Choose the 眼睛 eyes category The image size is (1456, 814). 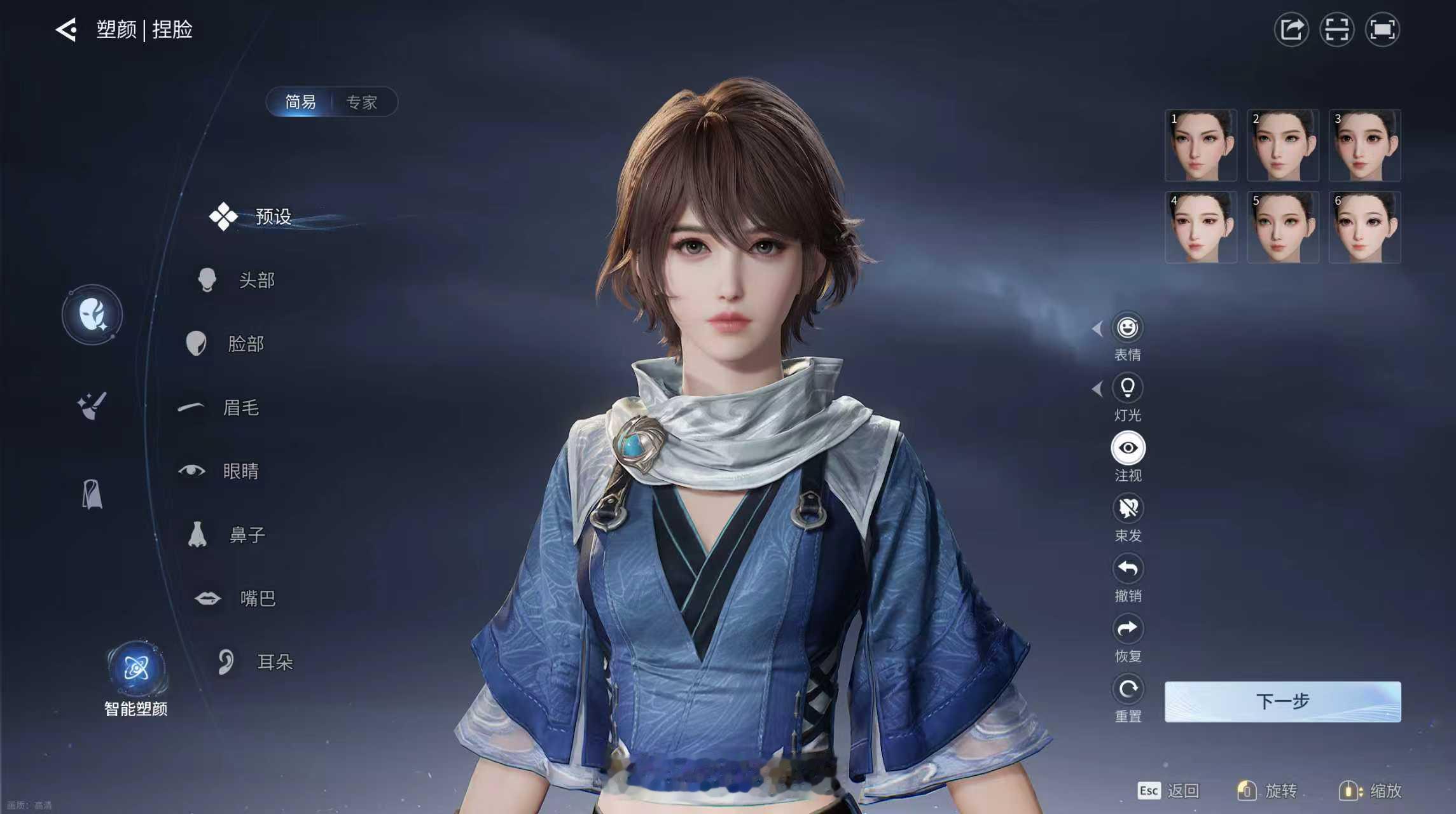pyautogui.click(x=240, y=471)
